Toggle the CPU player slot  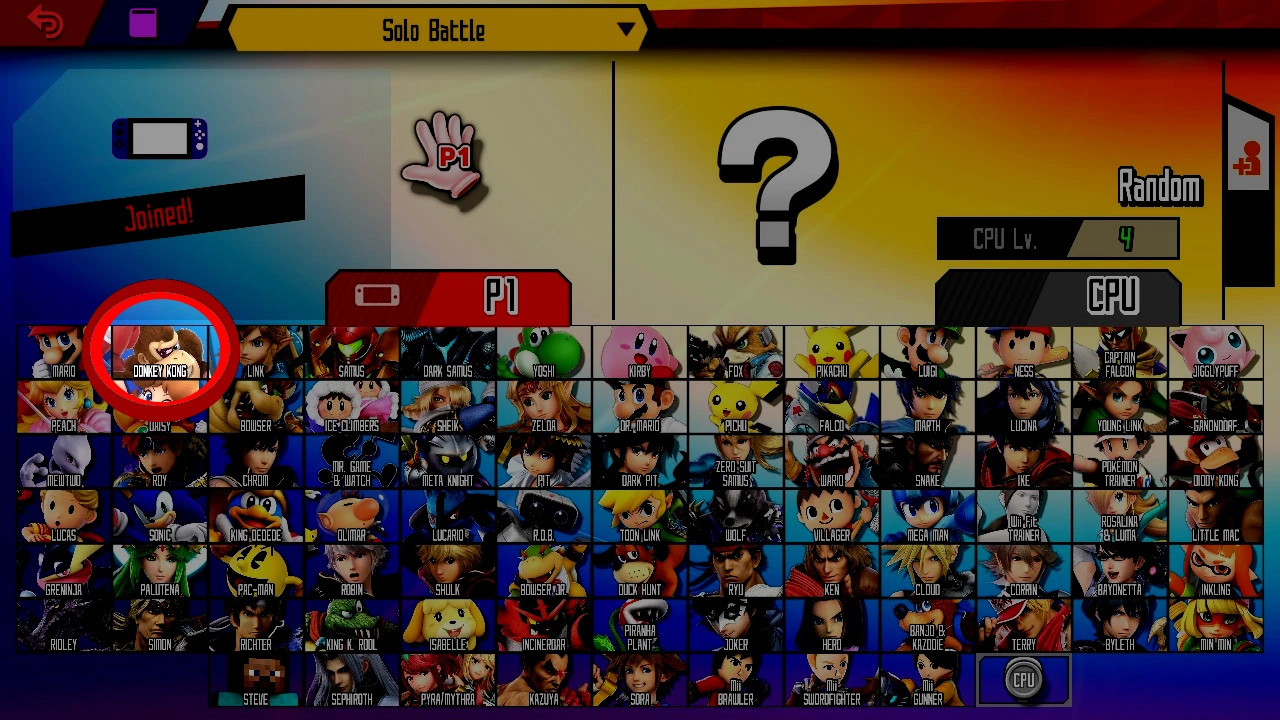1022,678
